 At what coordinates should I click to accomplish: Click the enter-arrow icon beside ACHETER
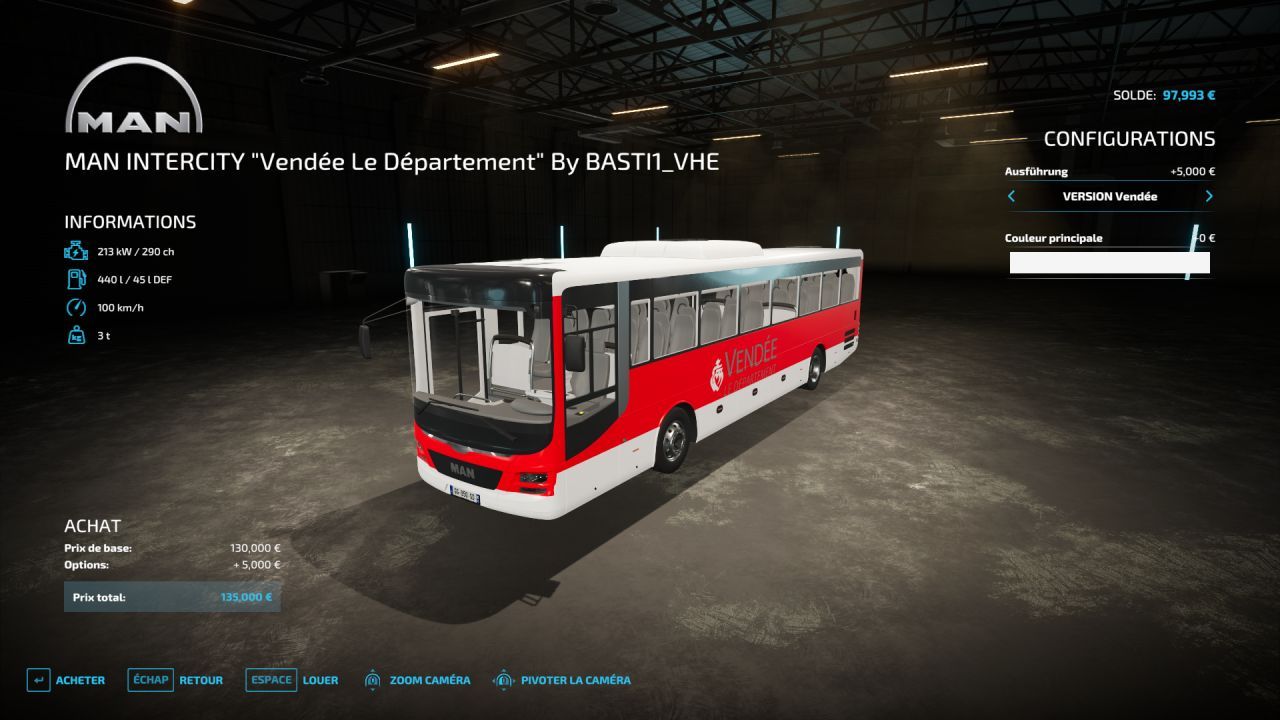tap(37, 680)
